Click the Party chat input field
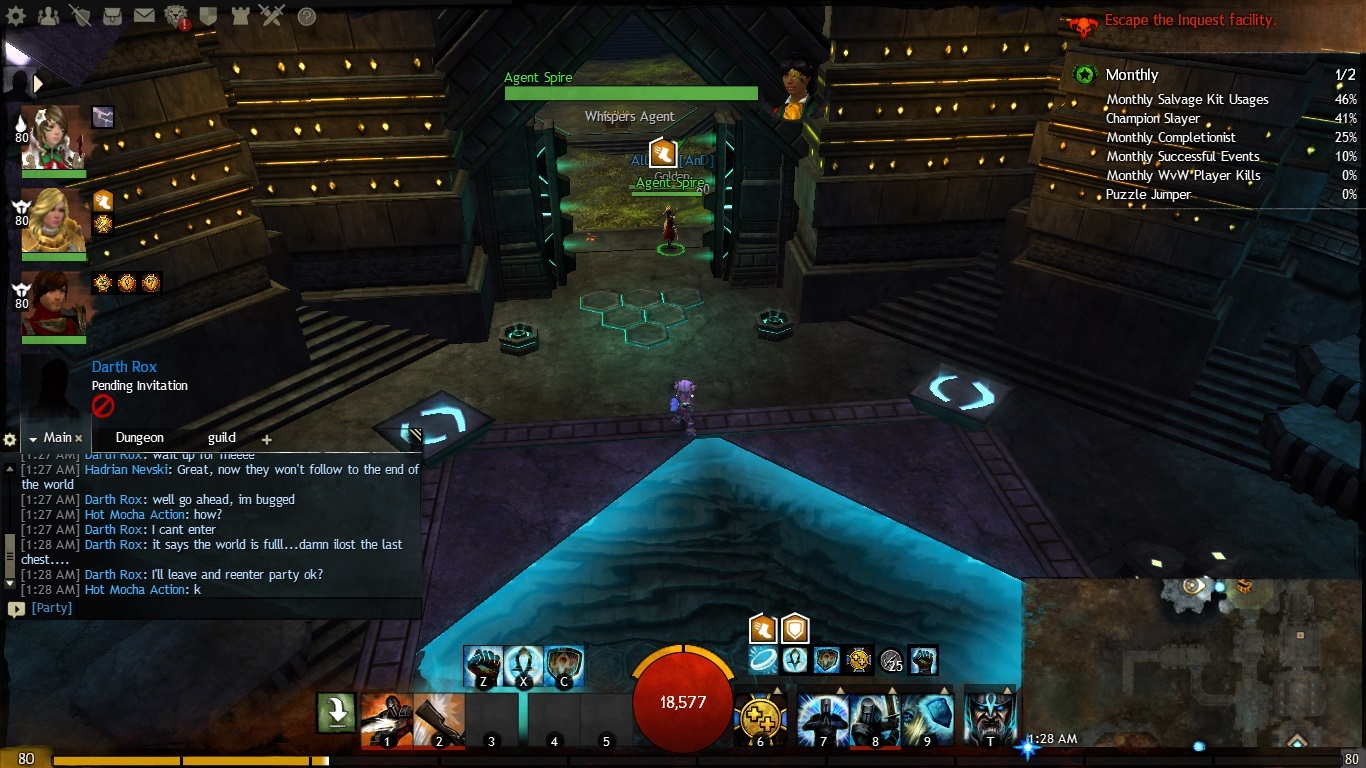 (220, 608)
